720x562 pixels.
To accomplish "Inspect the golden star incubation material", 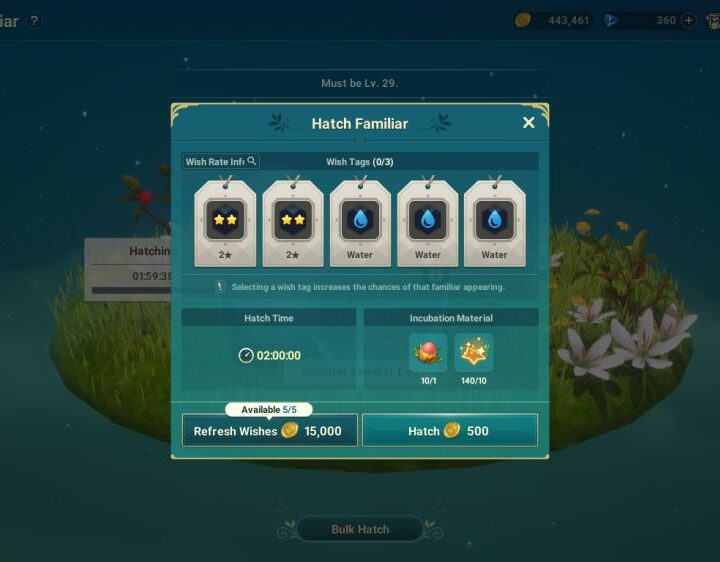I will click(x=474, y=353).
